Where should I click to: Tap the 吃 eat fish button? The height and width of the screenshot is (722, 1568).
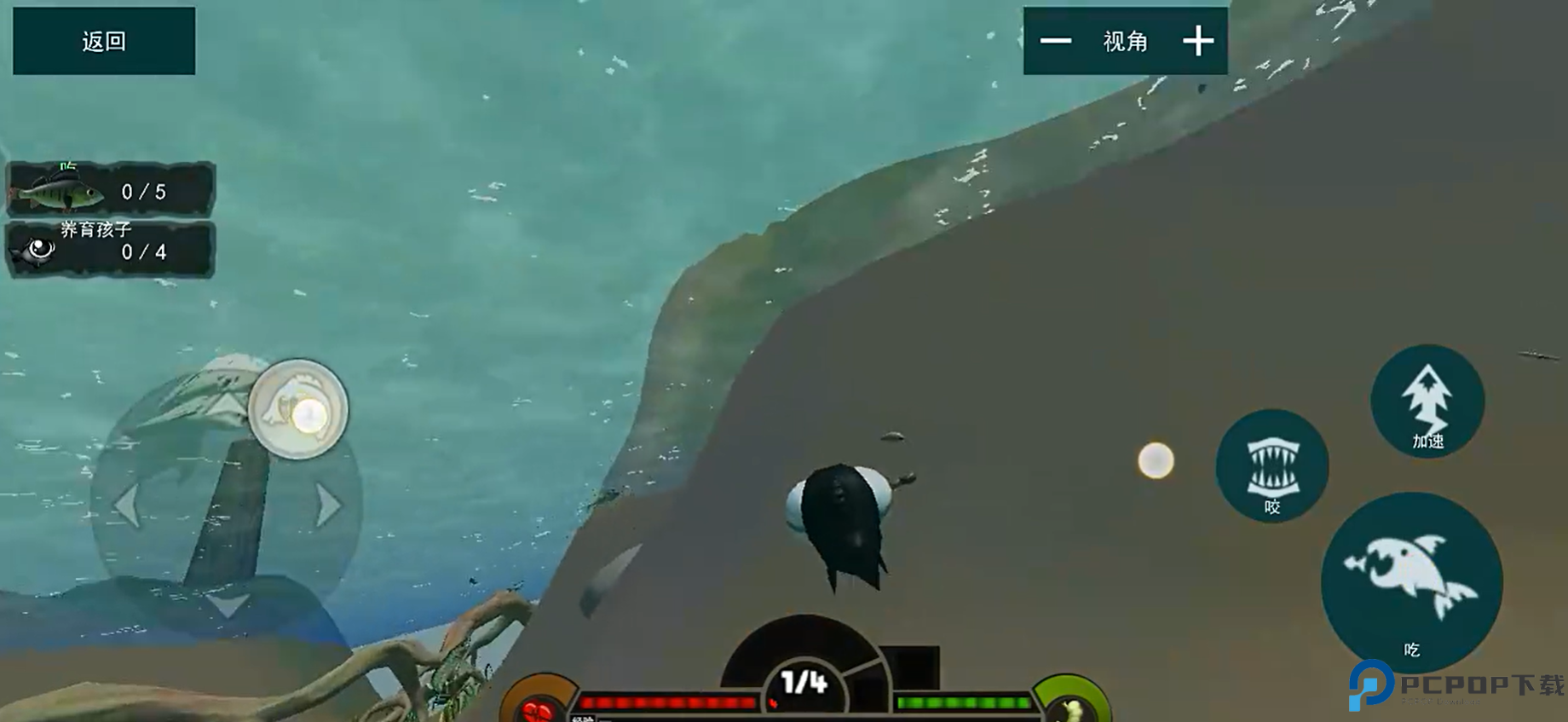(x=1411, y=581)
